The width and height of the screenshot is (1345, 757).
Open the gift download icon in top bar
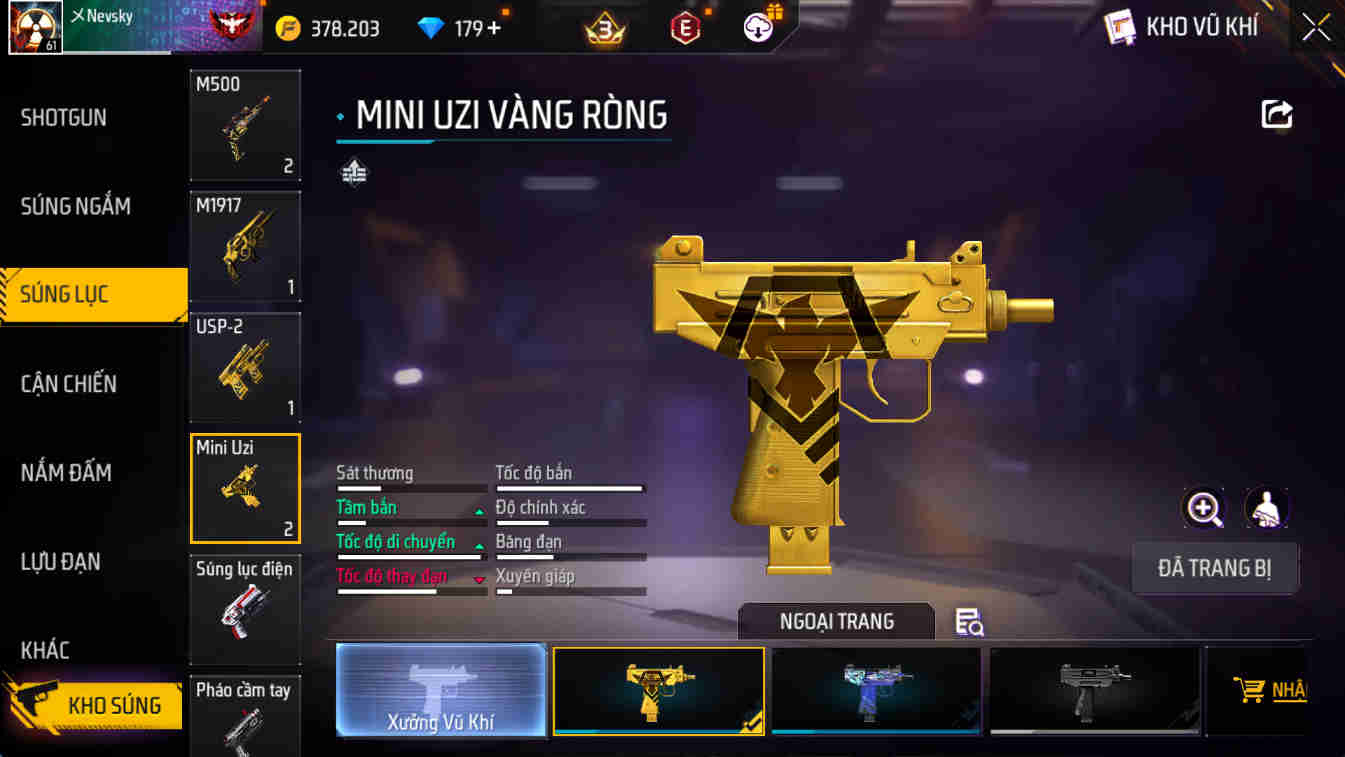pos(757,27)
